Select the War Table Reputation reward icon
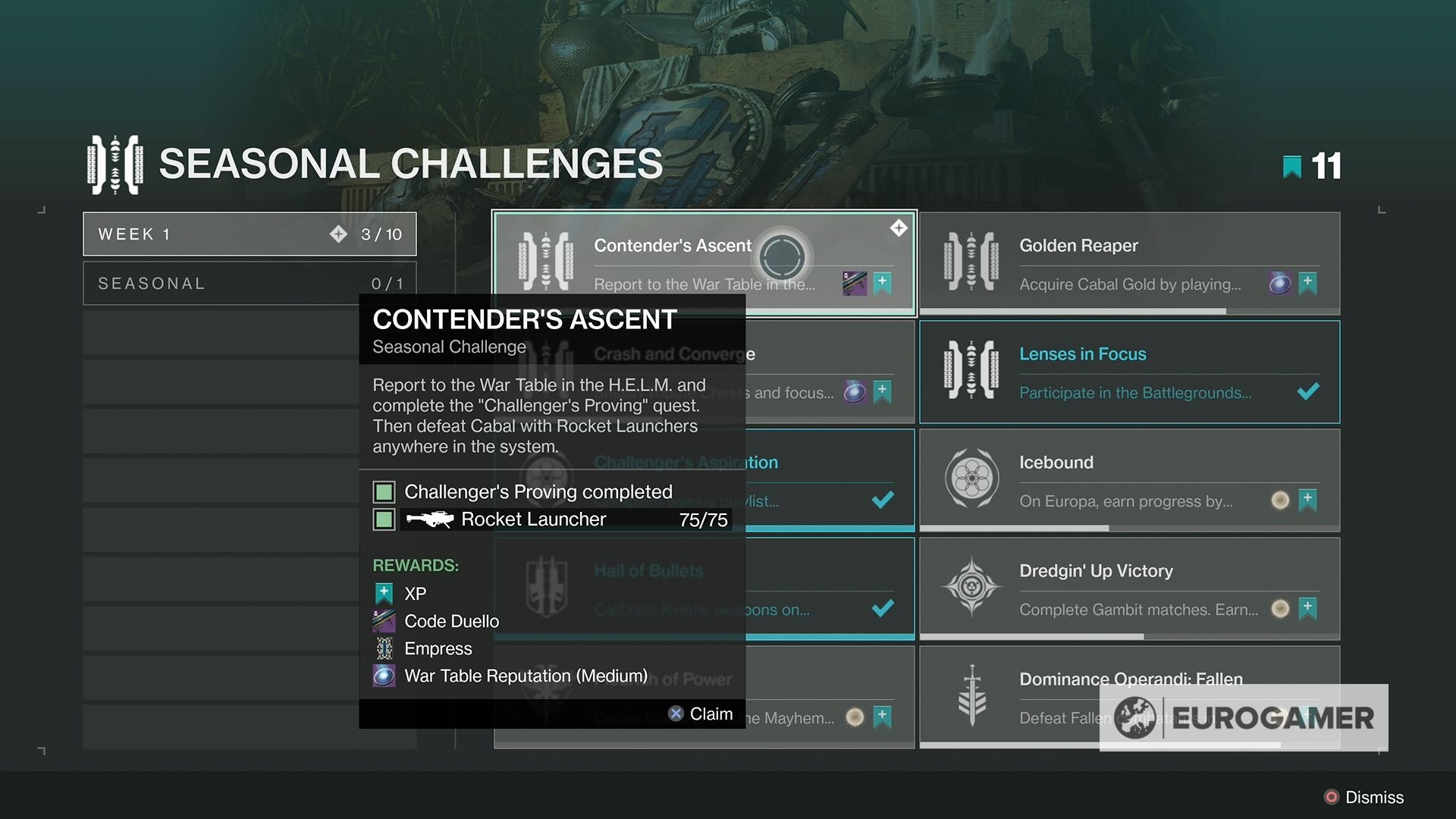 (384, 676)
